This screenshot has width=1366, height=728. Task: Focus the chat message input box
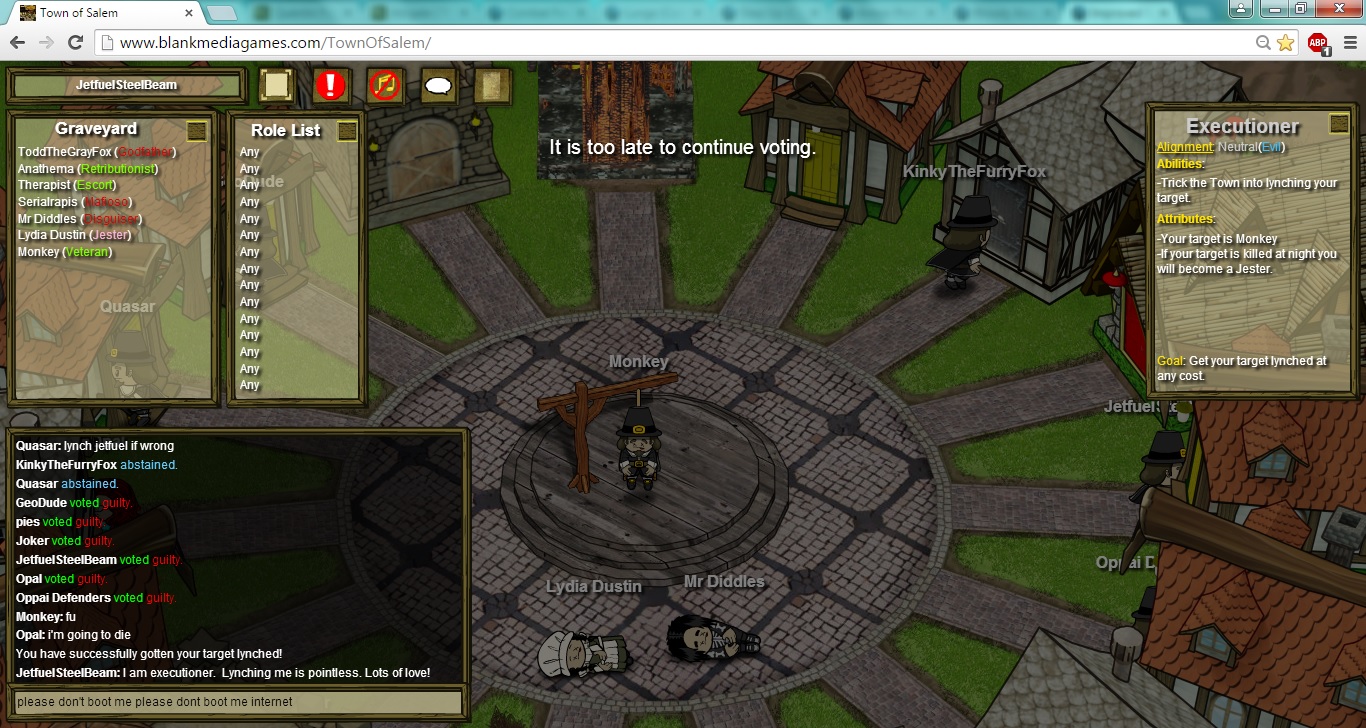(x=236, y=702)
